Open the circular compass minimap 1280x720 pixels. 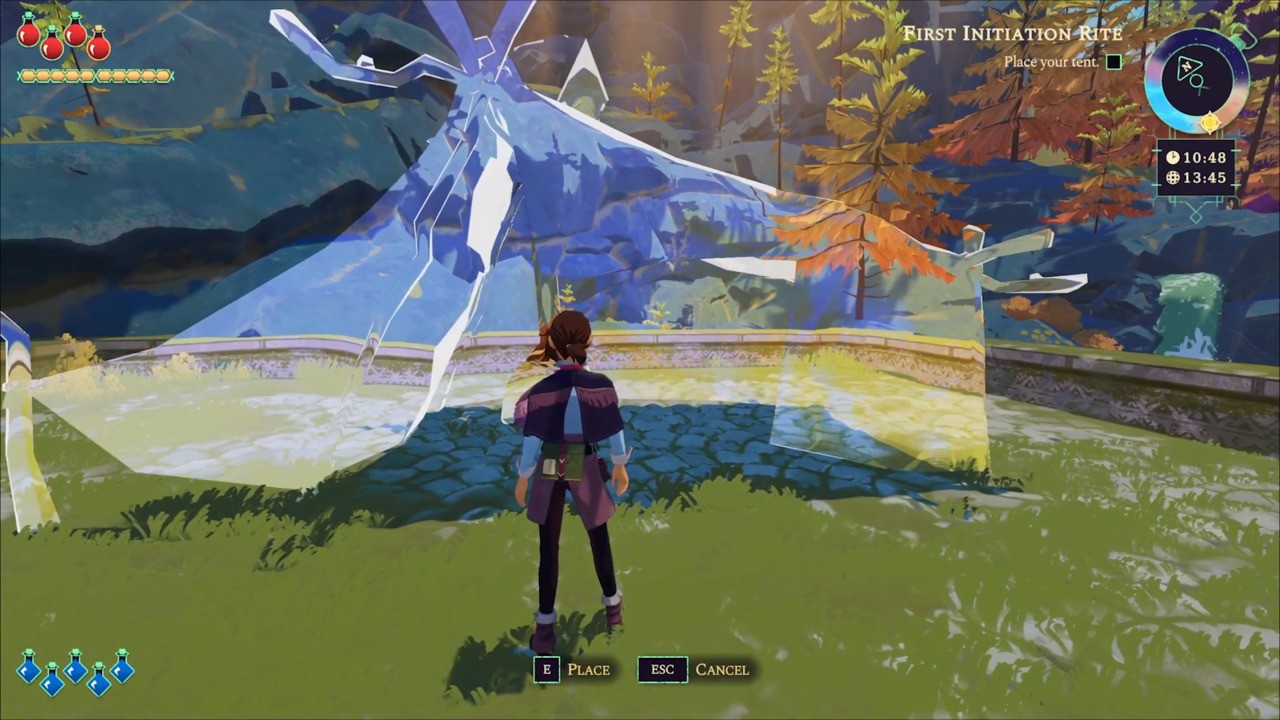click(1196, 79)
